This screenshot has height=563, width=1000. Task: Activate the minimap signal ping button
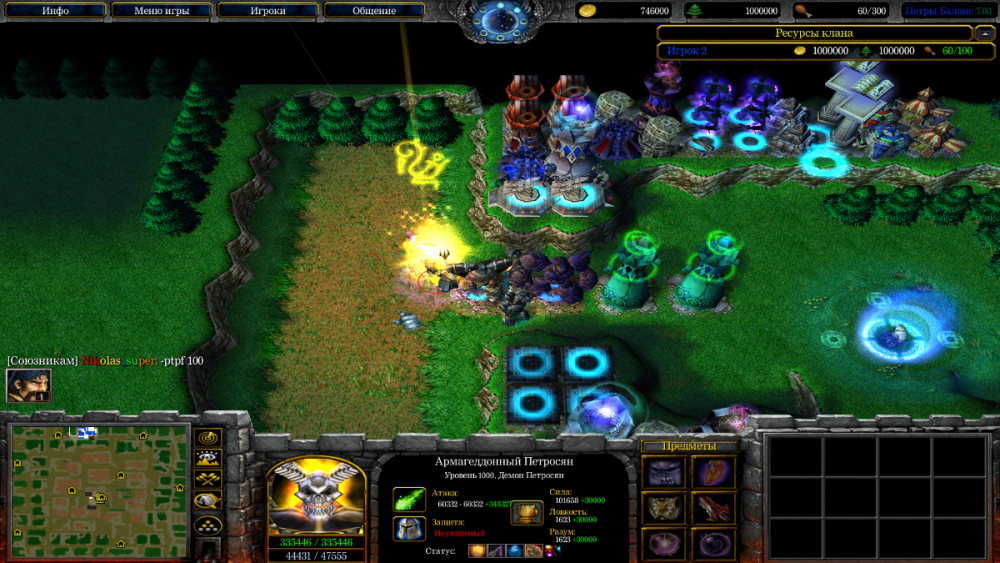[x=208, y=438]
